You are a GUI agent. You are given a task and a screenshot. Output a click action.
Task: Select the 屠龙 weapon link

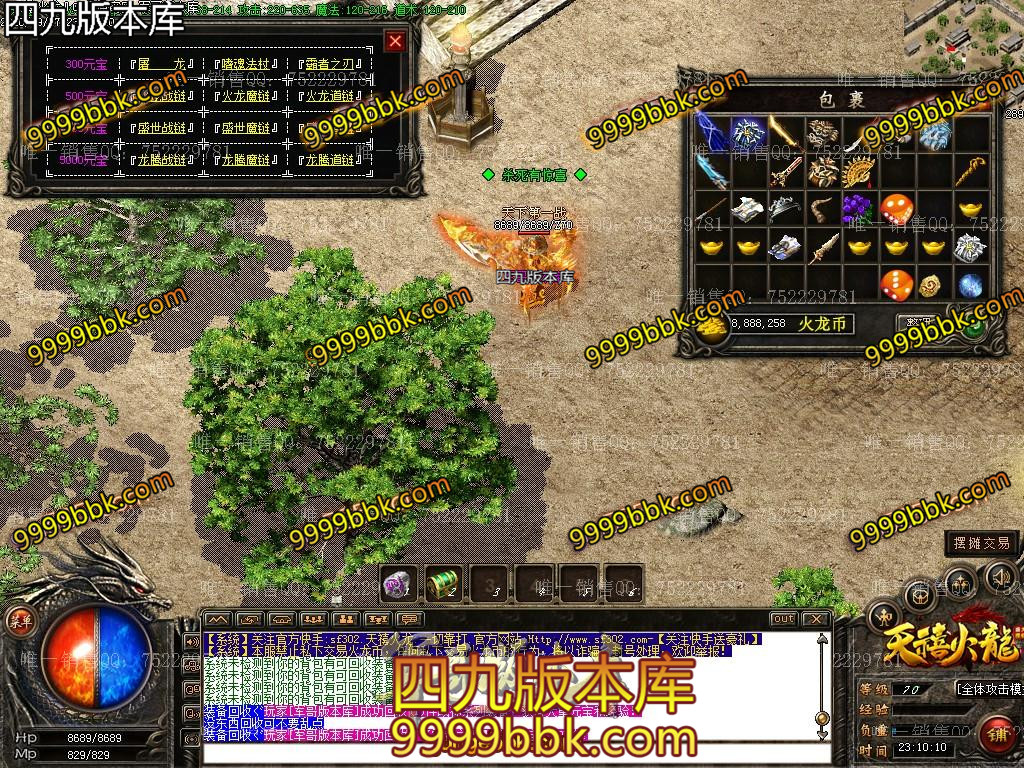[163, 64]
